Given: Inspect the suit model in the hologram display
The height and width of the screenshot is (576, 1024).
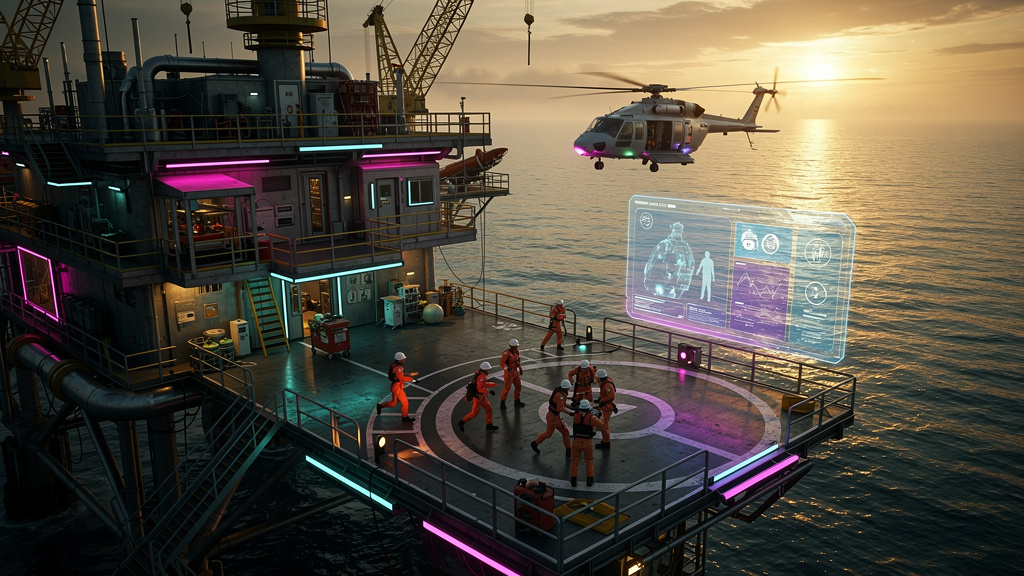Looking at the screenshot, I should (x=668, y=262).
